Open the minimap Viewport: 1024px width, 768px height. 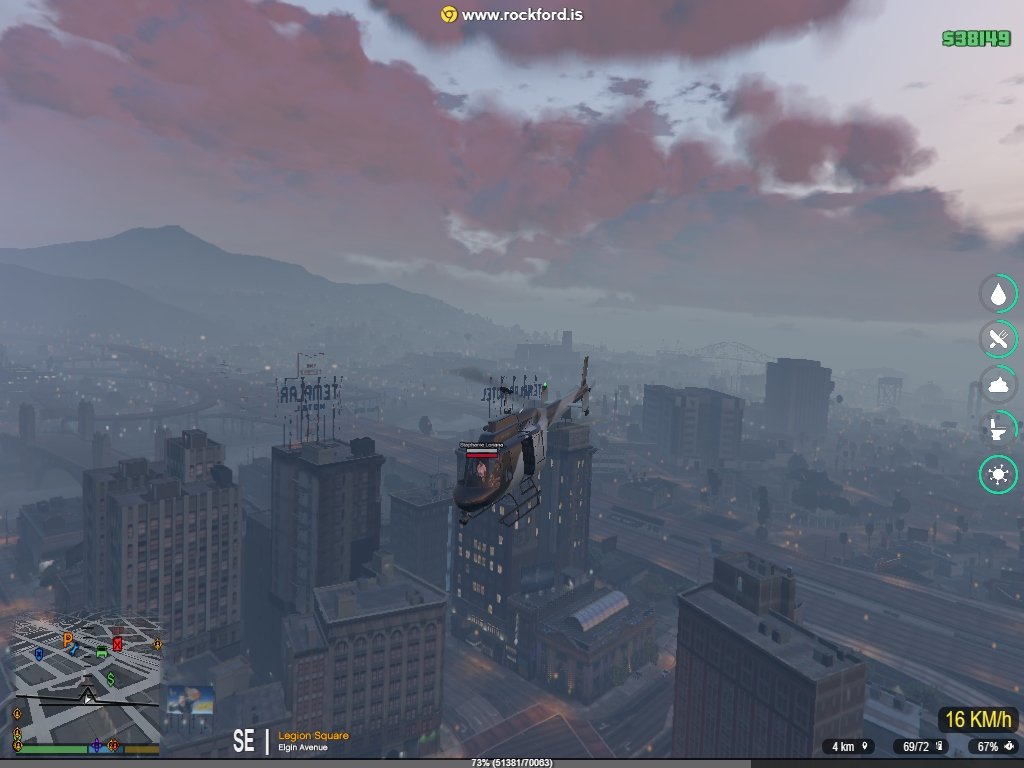tap(85, 680)
